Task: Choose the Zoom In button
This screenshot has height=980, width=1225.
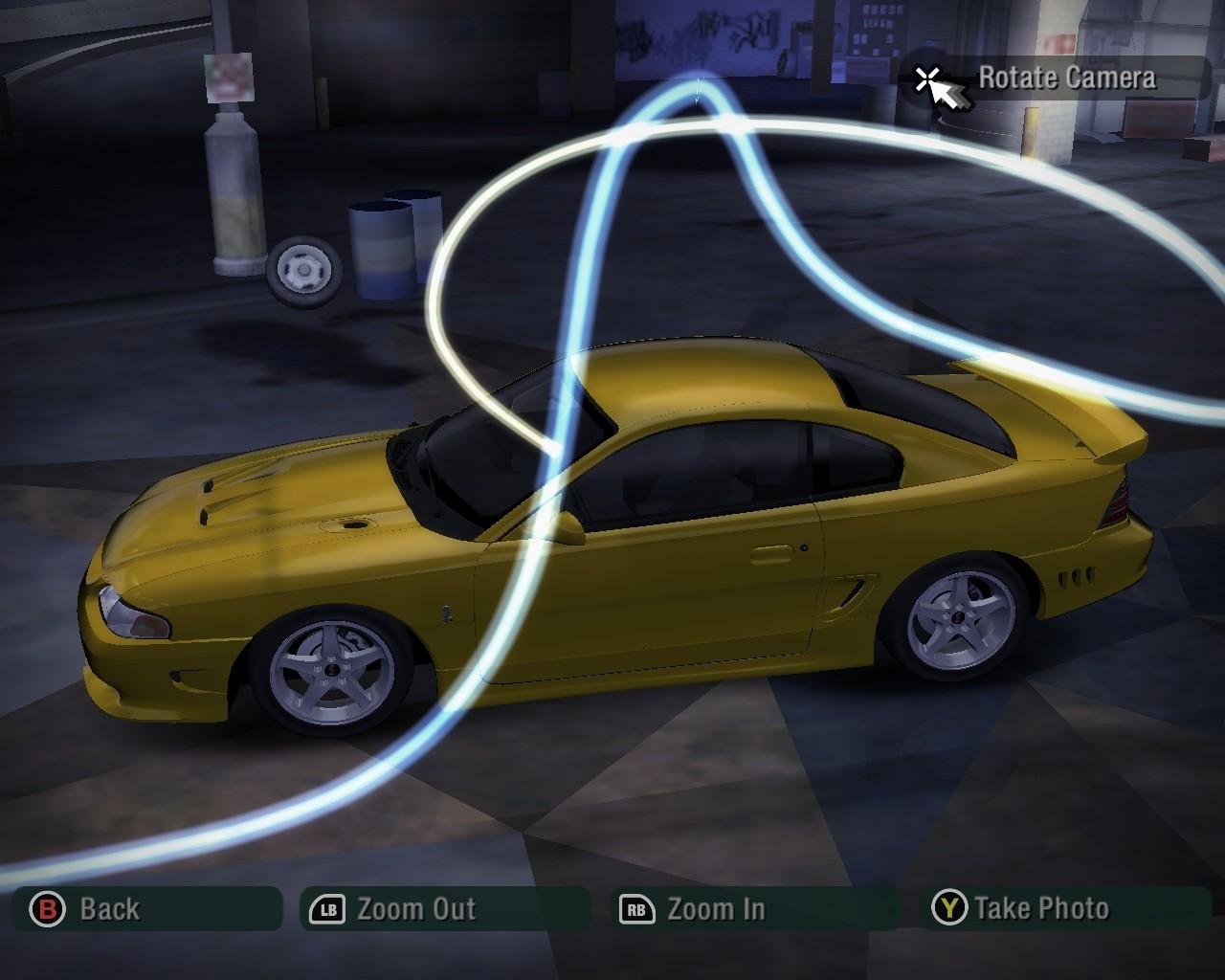Action: pos(753,908)
